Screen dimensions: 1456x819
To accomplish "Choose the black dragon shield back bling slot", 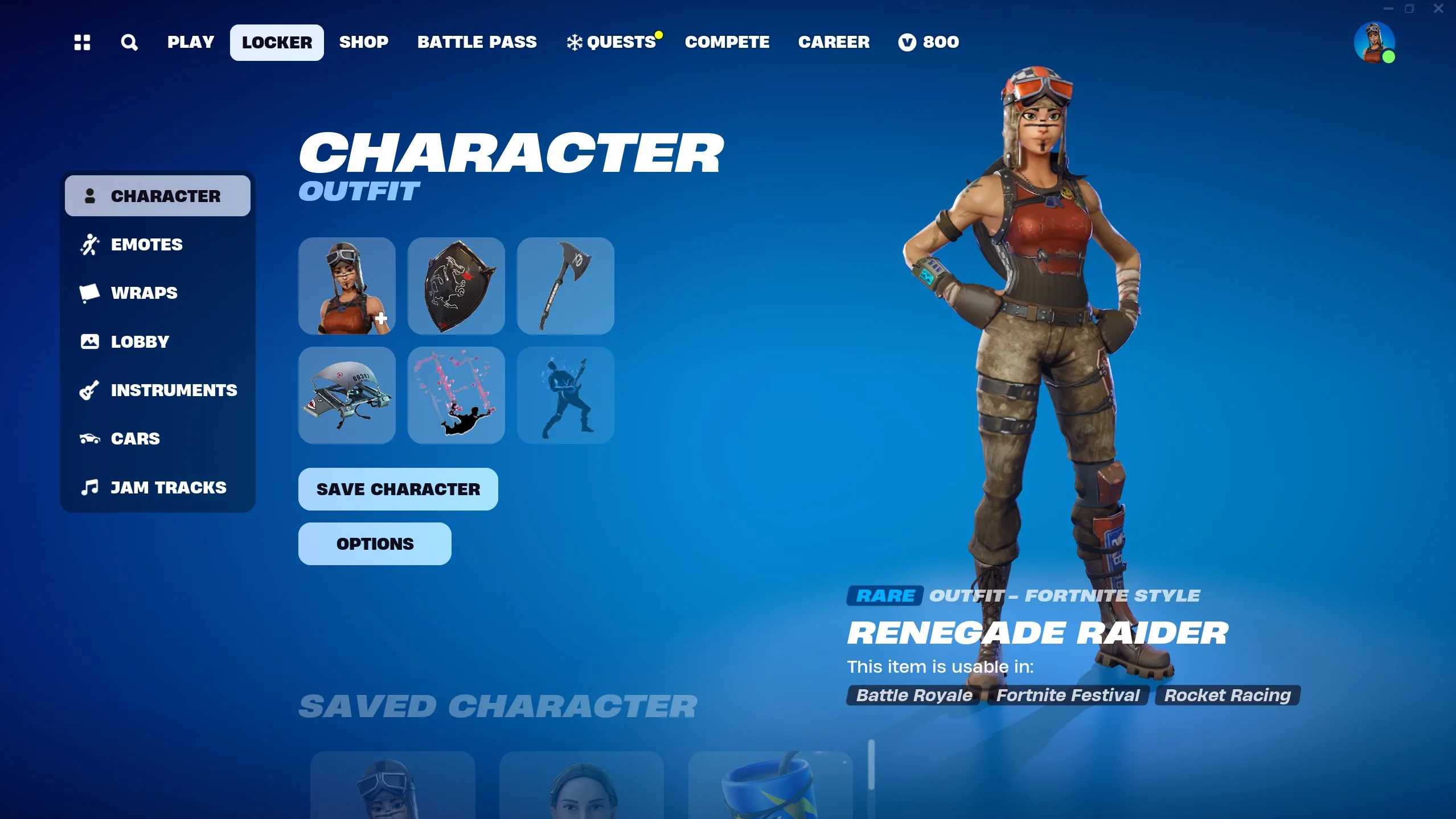I will (x=456, y=286).
